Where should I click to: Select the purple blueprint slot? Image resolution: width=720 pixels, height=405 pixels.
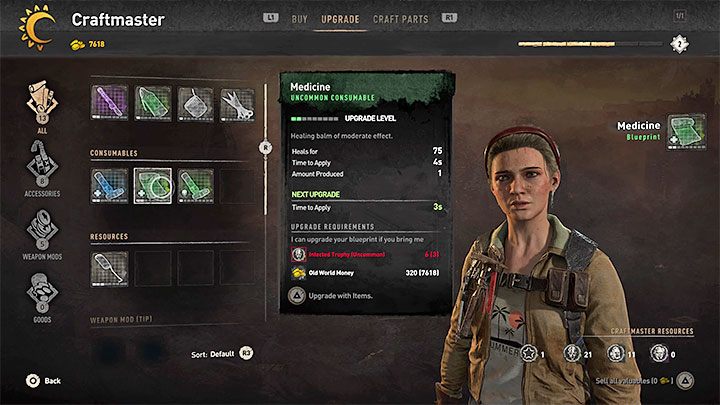109,102
